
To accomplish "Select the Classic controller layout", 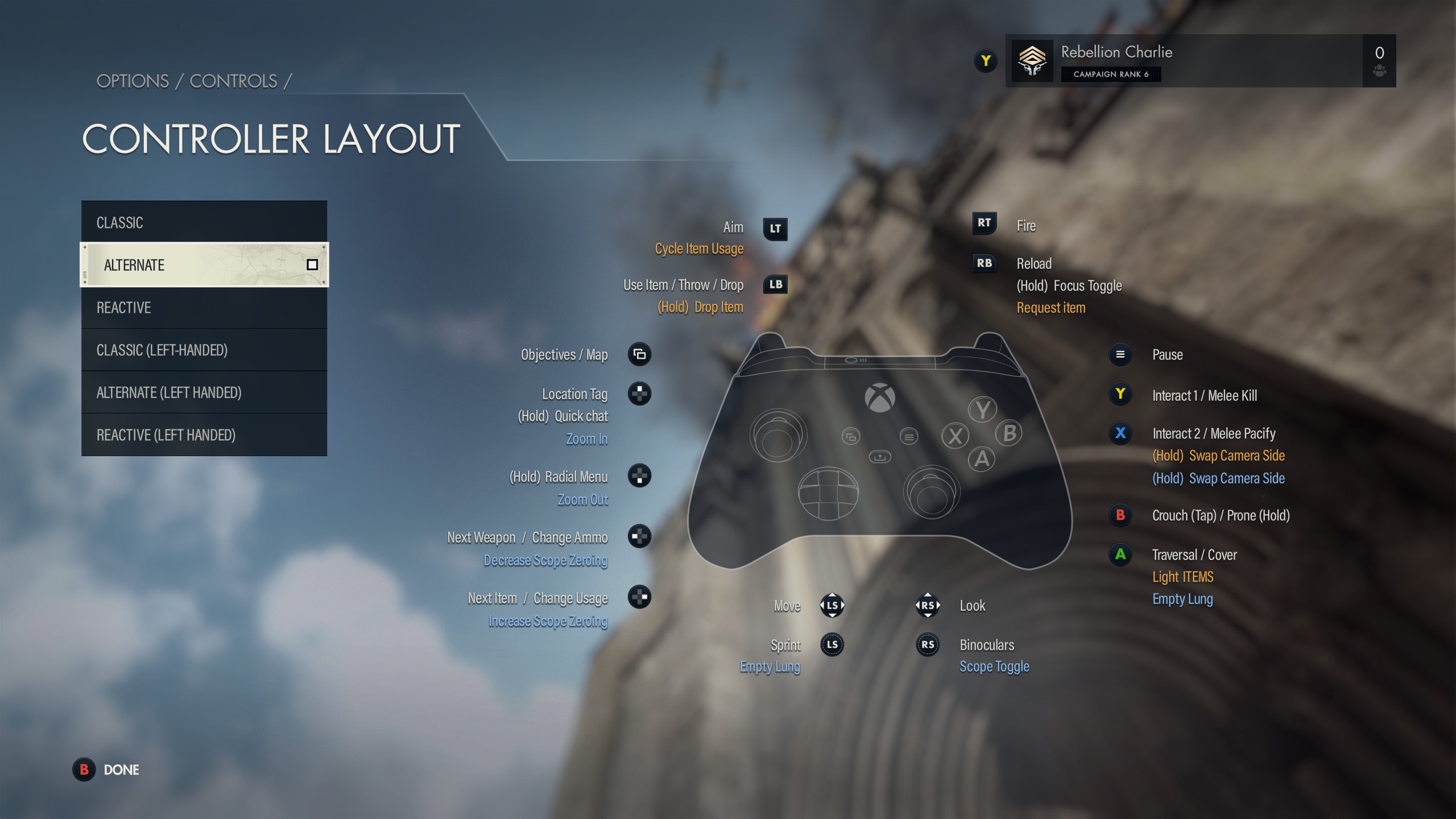I will click(x=204, y=222).
